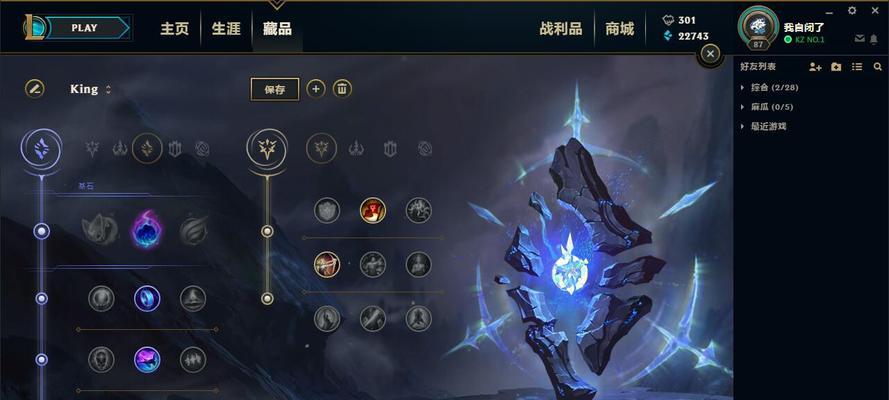Open the 生涯 profile tab
889x400 pixels.
226,29
